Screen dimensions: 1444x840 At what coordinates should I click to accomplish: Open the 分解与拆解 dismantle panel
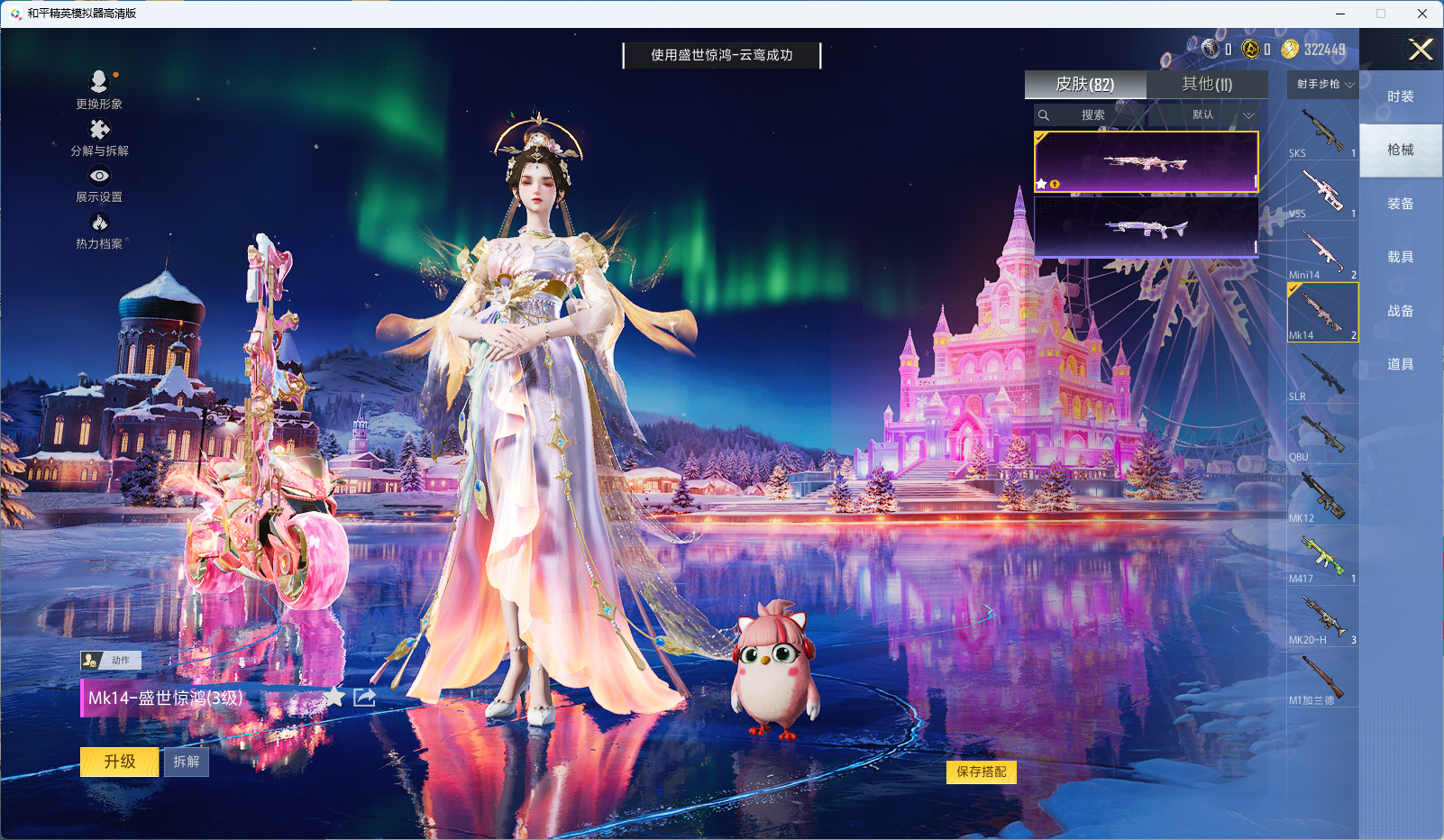pyautogui.click(x=99, y=138)
